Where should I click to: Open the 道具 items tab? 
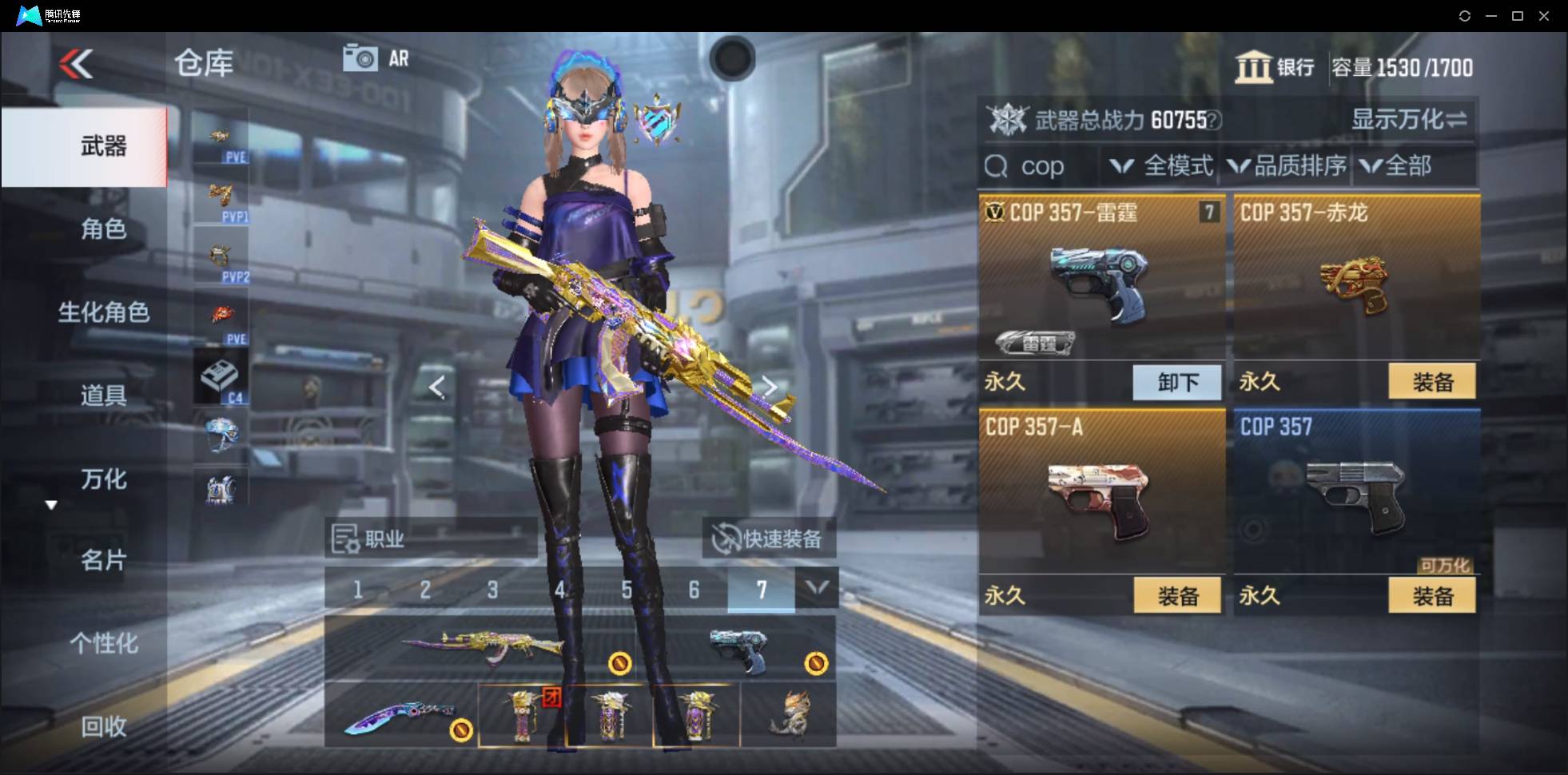pyautogui.click(x=103, y=395)
